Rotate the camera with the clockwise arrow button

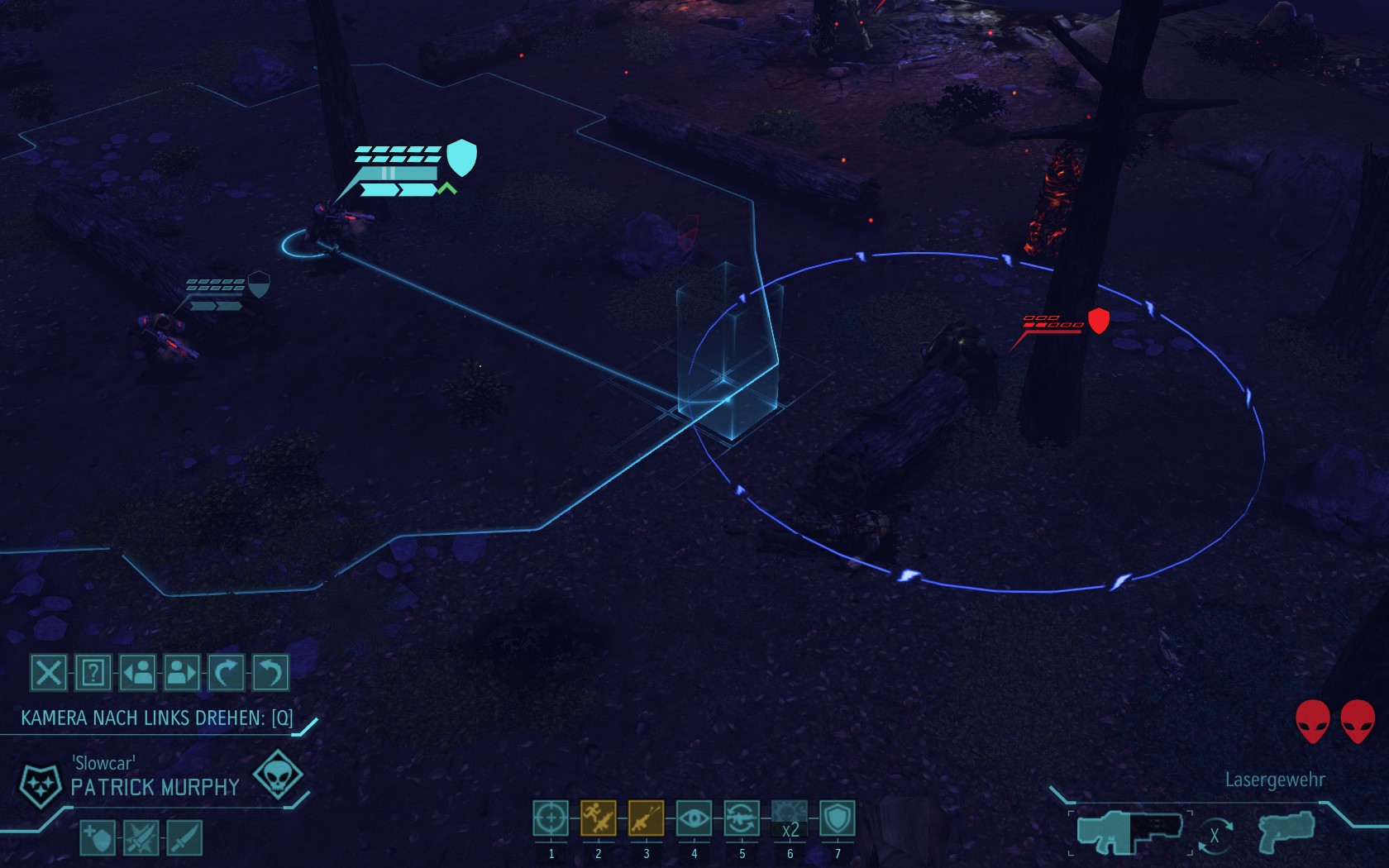[x=226, y=673]
